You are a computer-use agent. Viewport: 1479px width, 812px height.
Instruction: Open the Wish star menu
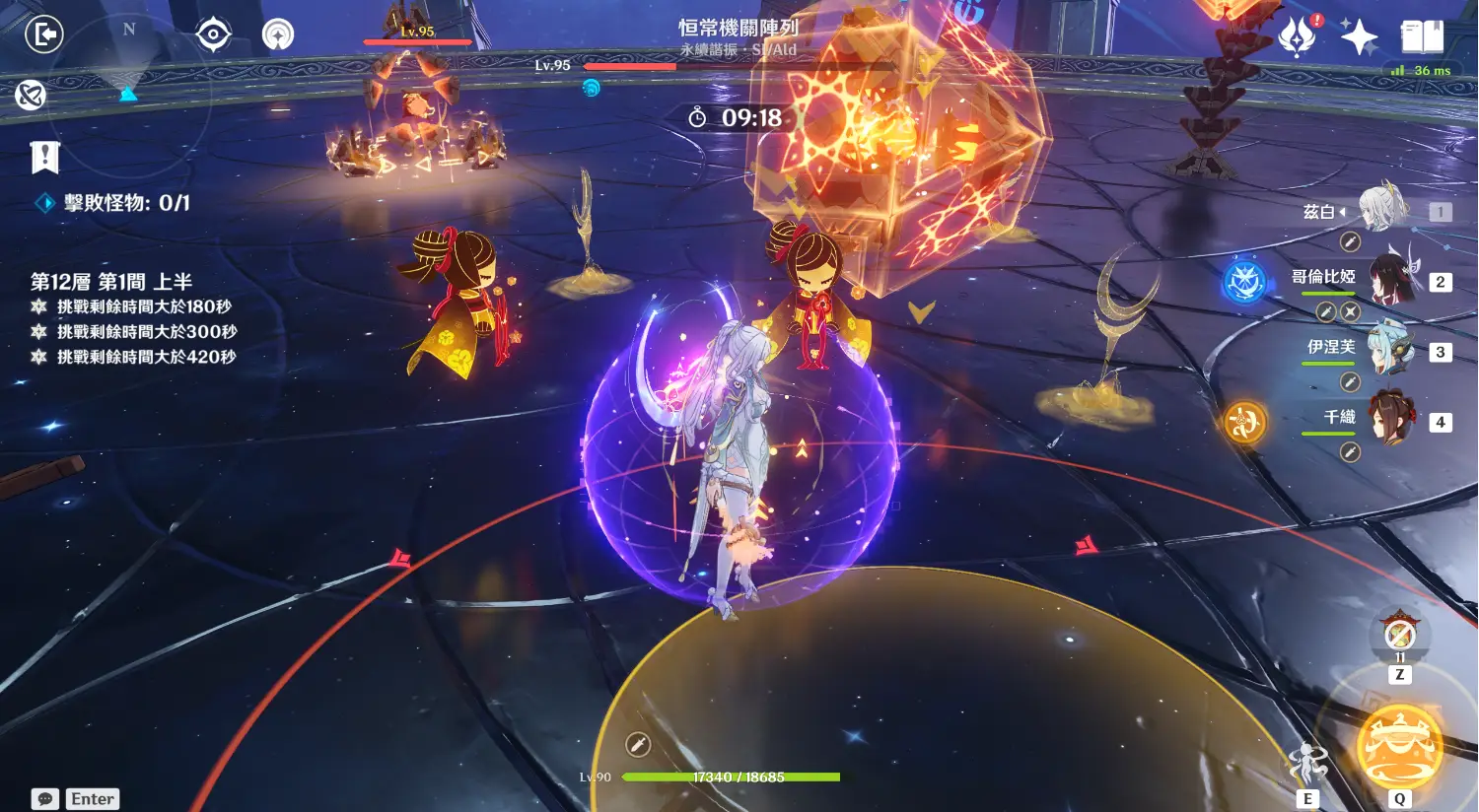pyautogui.click(x=1297, y=37)
